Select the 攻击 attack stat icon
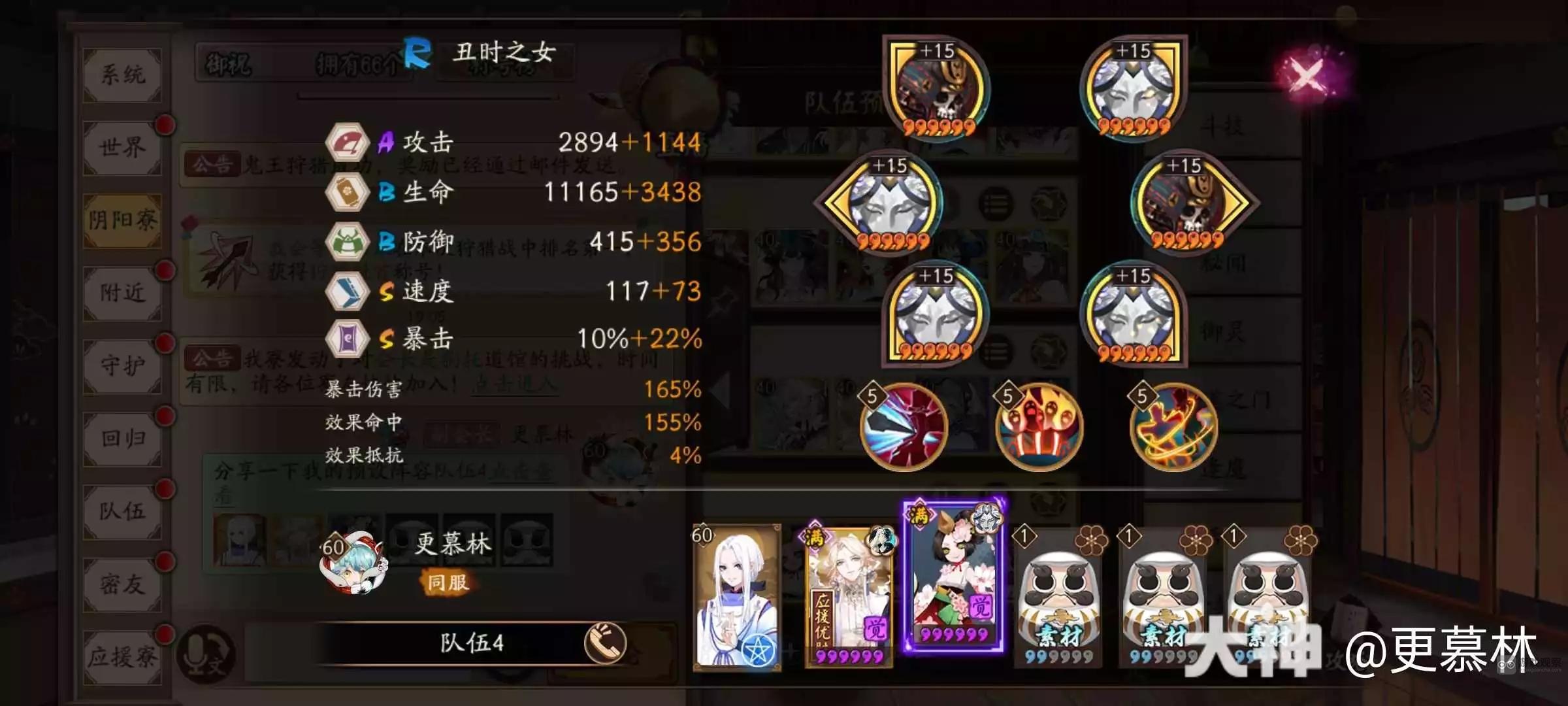The image size is (1568, 706). (350, 141)
